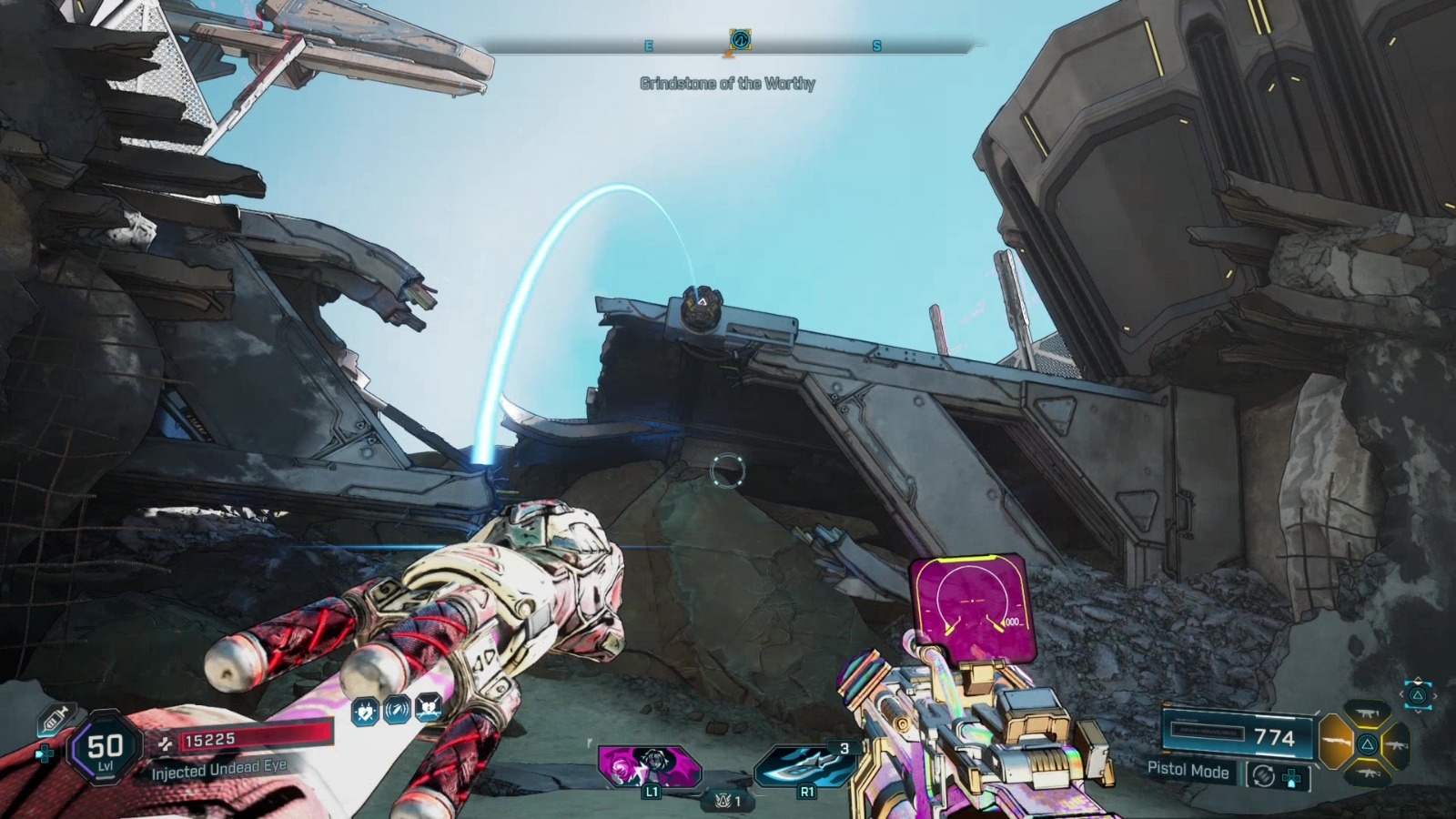Toggle the d-pad indicator next to the level badge
Image resolution: width=1456 pixels, height=819 pixels.
(44, 752)
